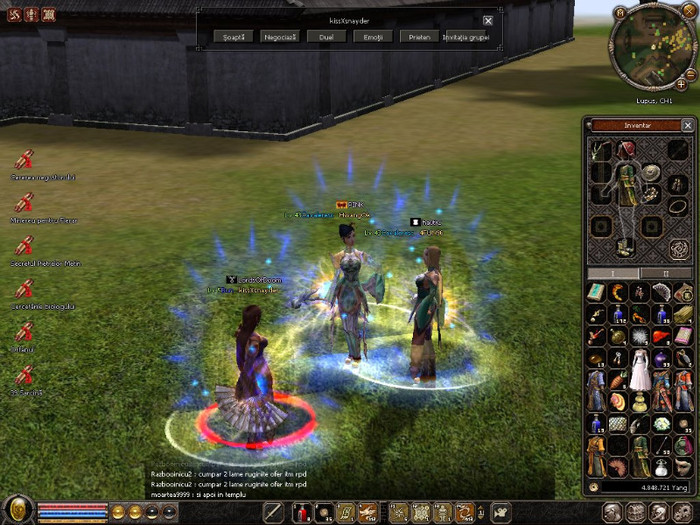Challenge the player with the Duel button
700x525 pixels.
coord(326,36)
